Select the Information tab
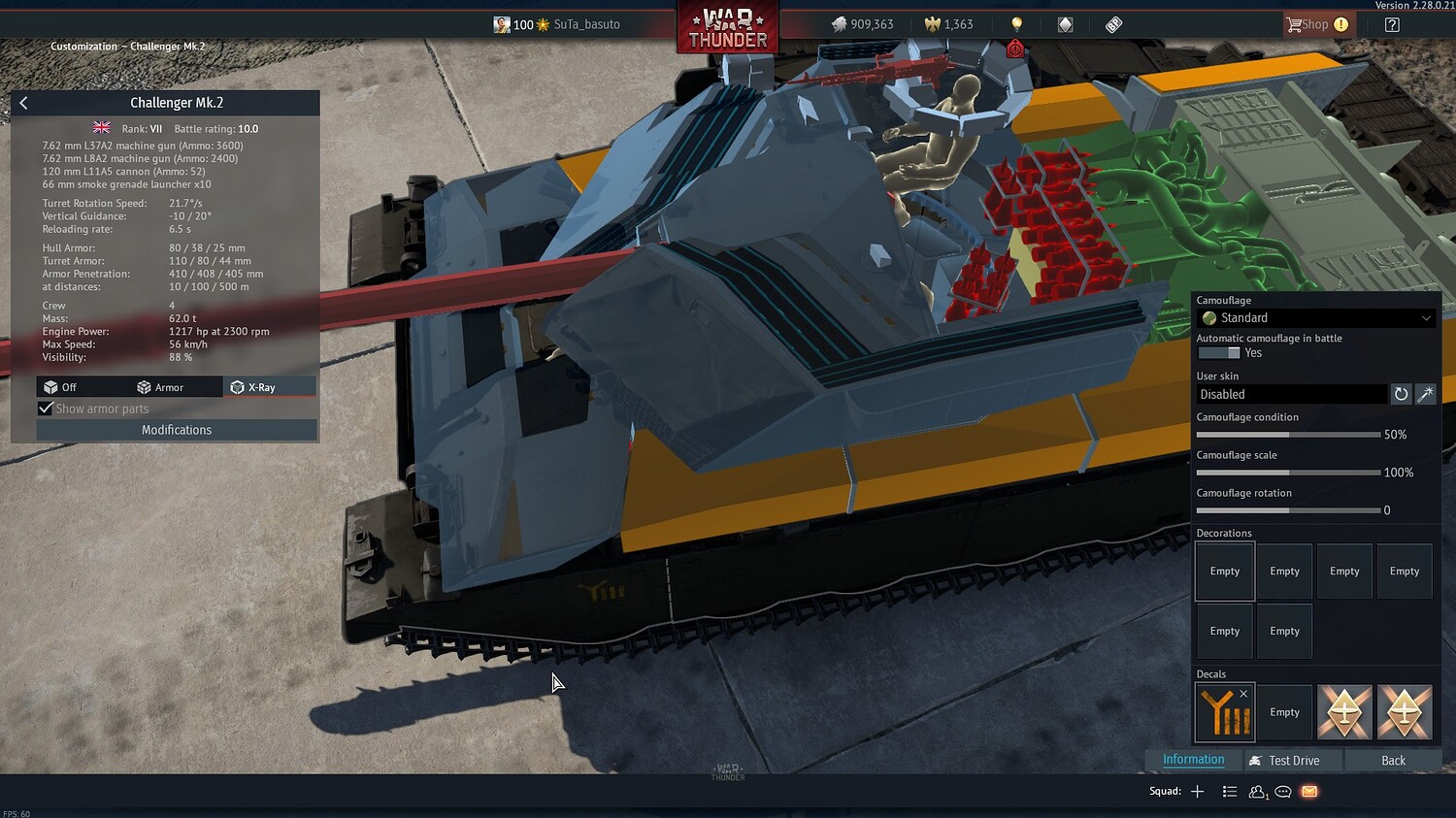Image resolution: width=1456 pixels, height=818 pixels. (x=1193, y=759)
